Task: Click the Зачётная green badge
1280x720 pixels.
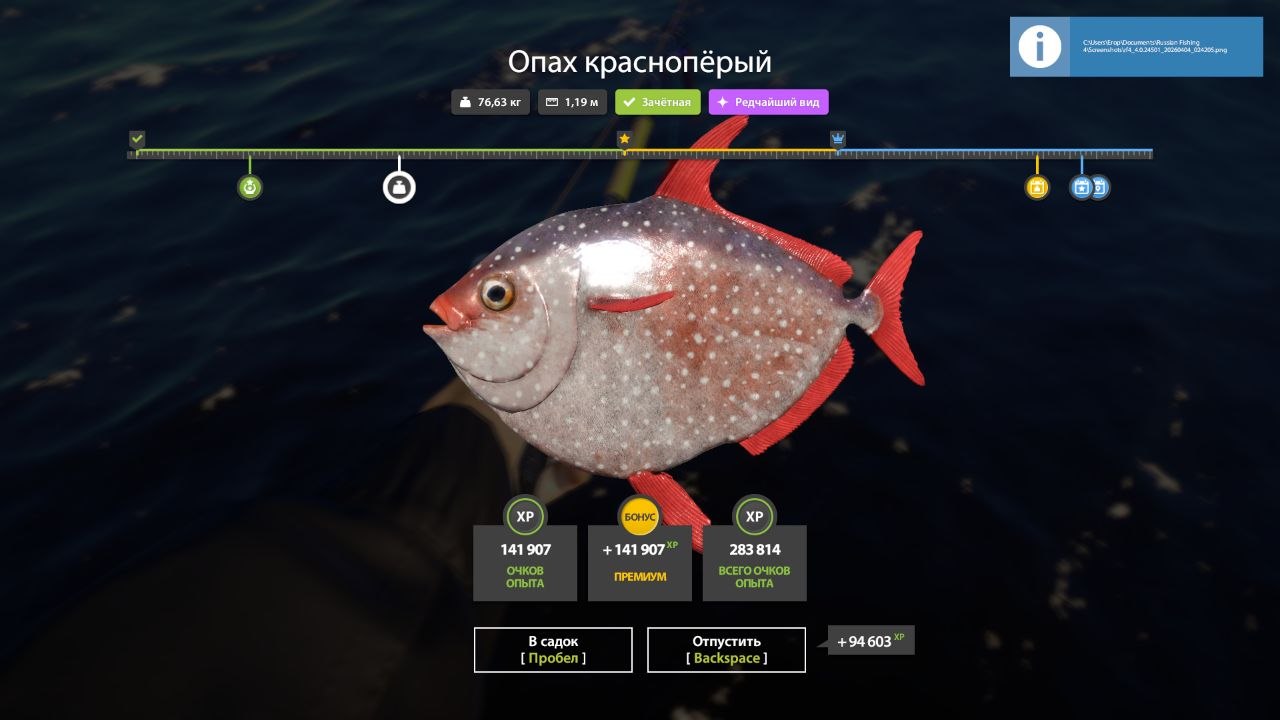Action: (657, 102)
